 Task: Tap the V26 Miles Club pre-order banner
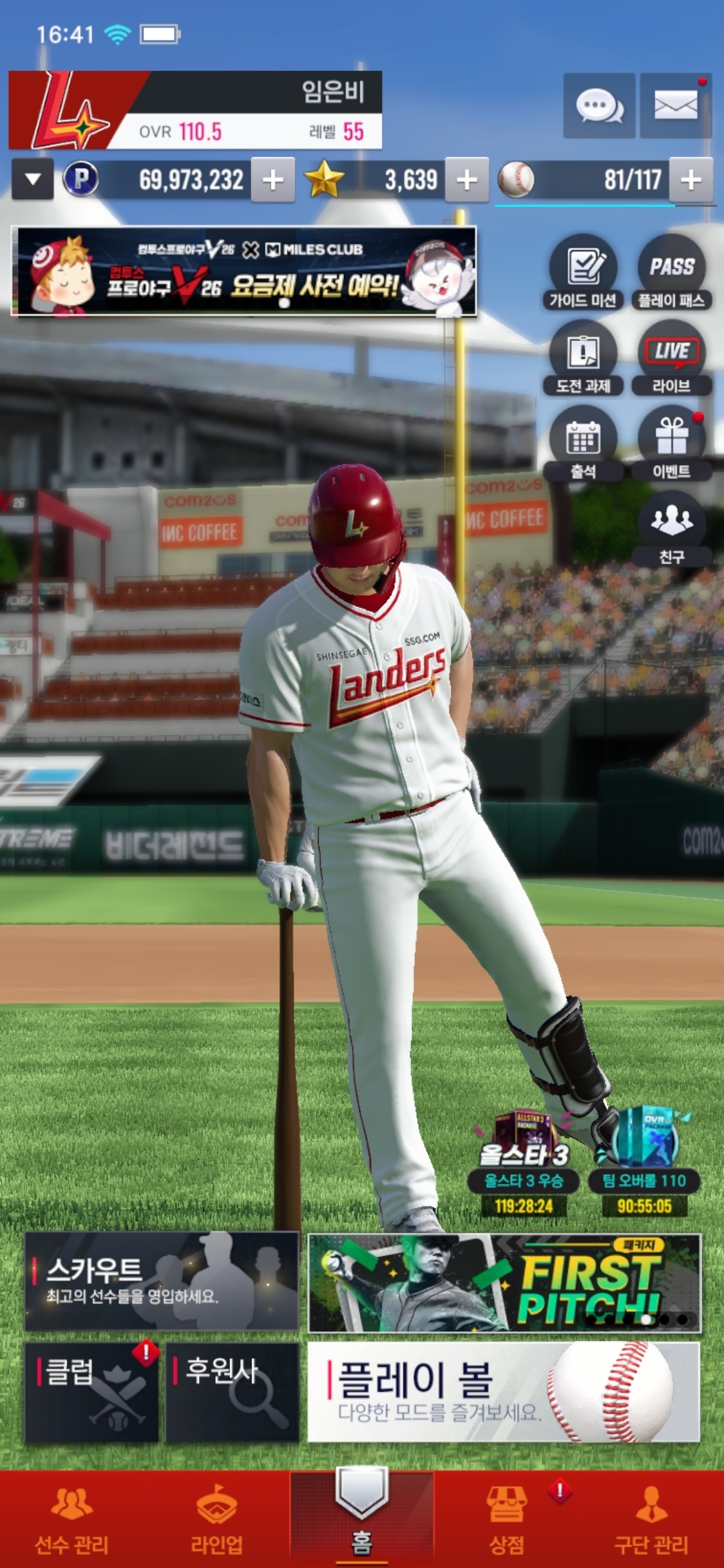[246, 271]
